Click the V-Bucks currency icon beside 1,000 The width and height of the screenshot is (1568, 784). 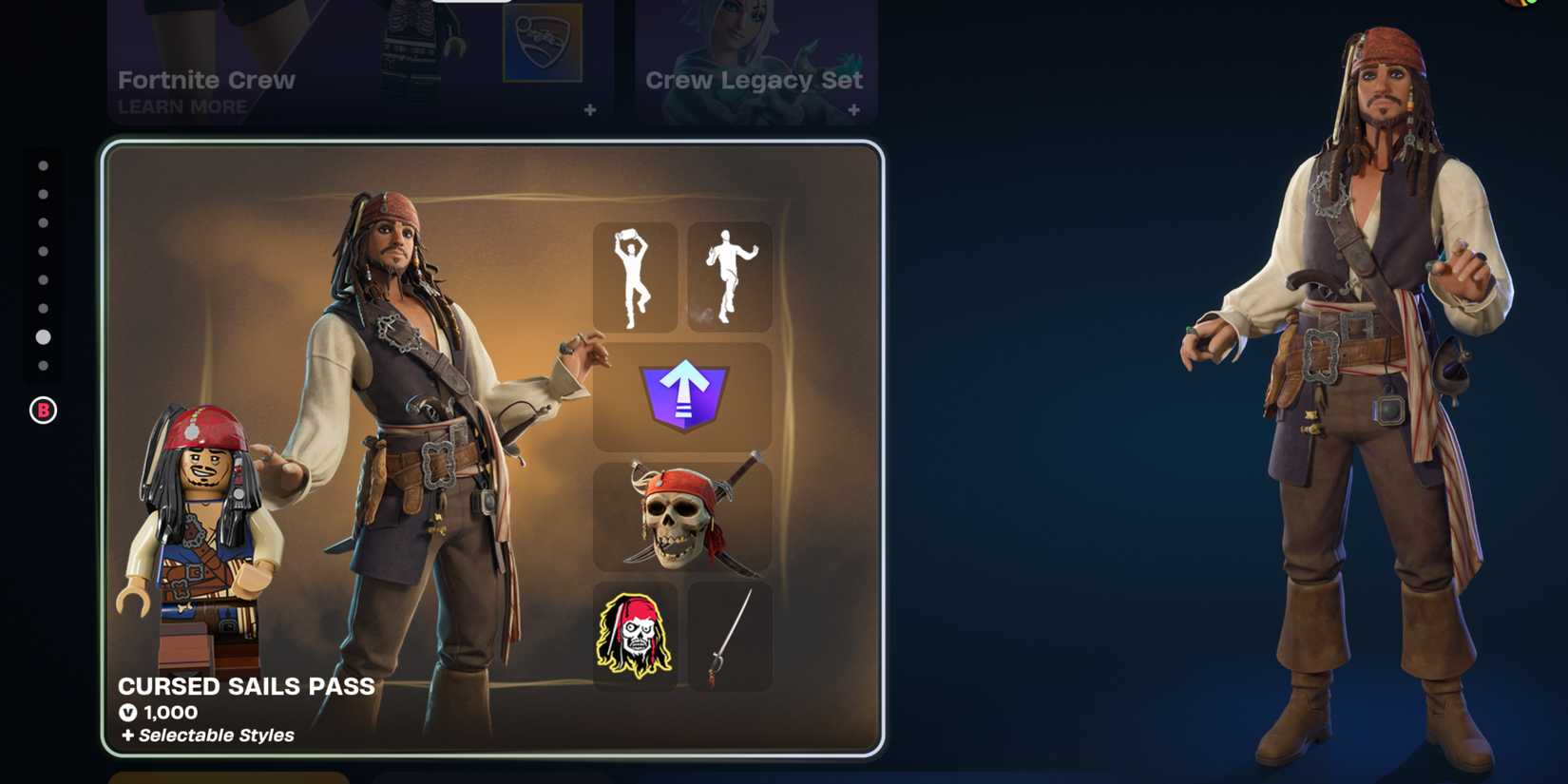point(128,712)
